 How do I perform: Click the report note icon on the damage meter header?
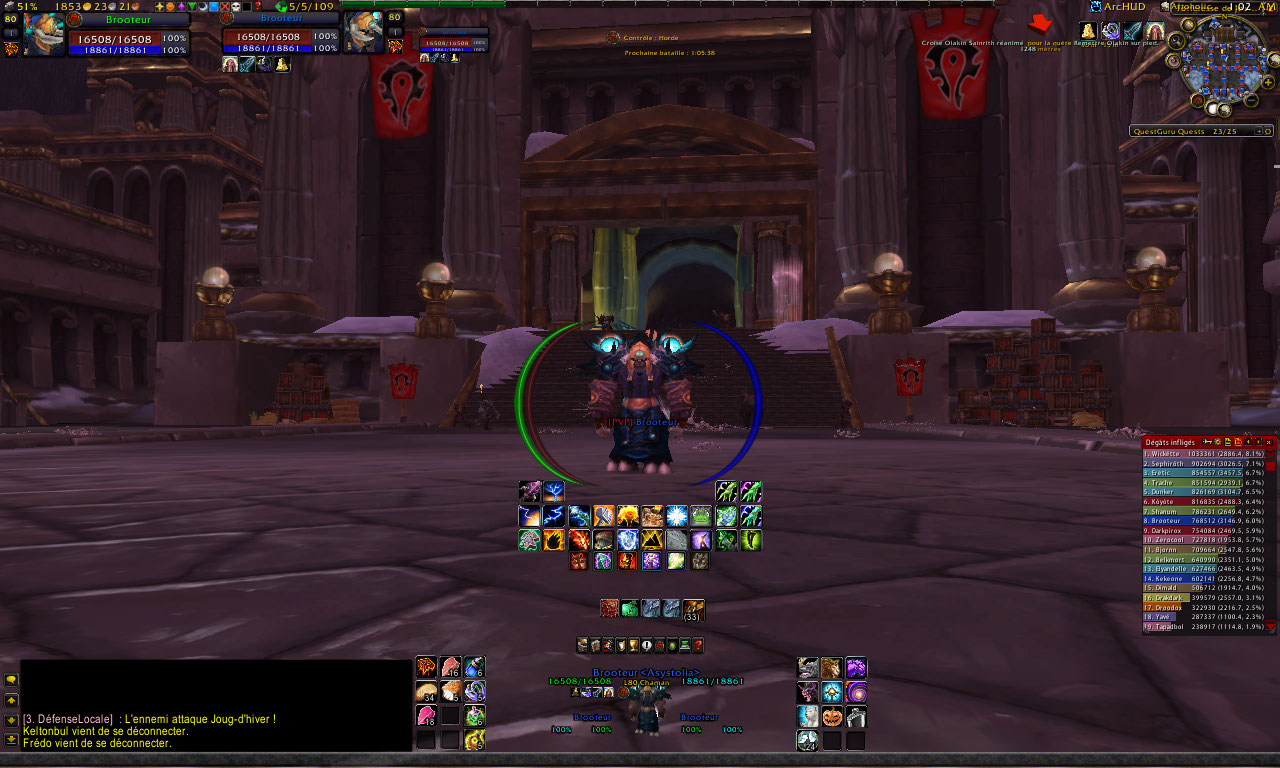(x=1228, y=442)
